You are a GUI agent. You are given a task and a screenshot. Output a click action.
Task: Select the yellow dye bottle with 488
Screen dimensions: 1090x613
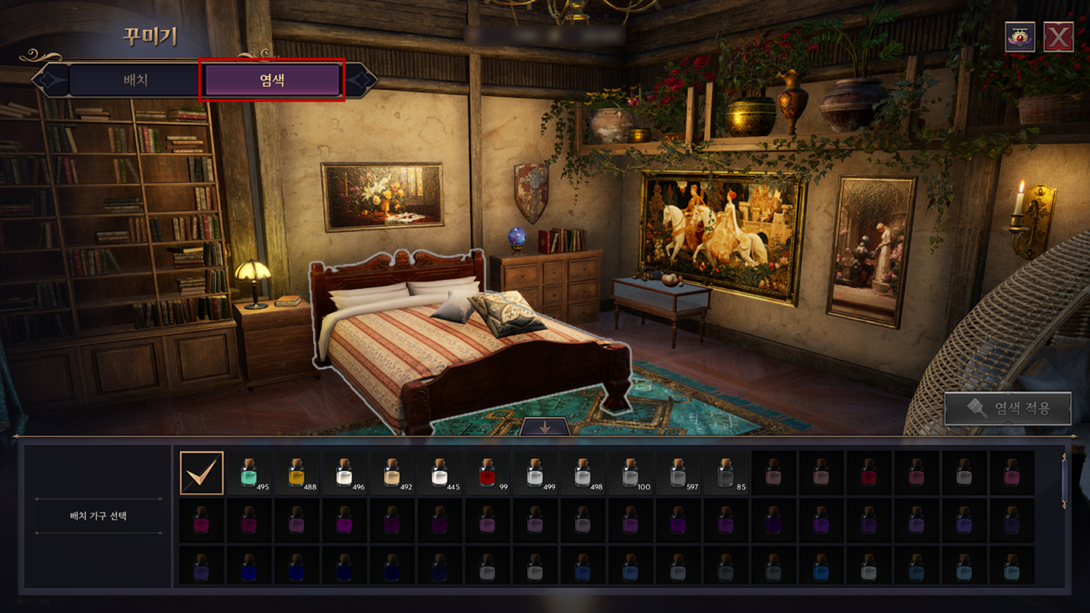click(297, 473)
